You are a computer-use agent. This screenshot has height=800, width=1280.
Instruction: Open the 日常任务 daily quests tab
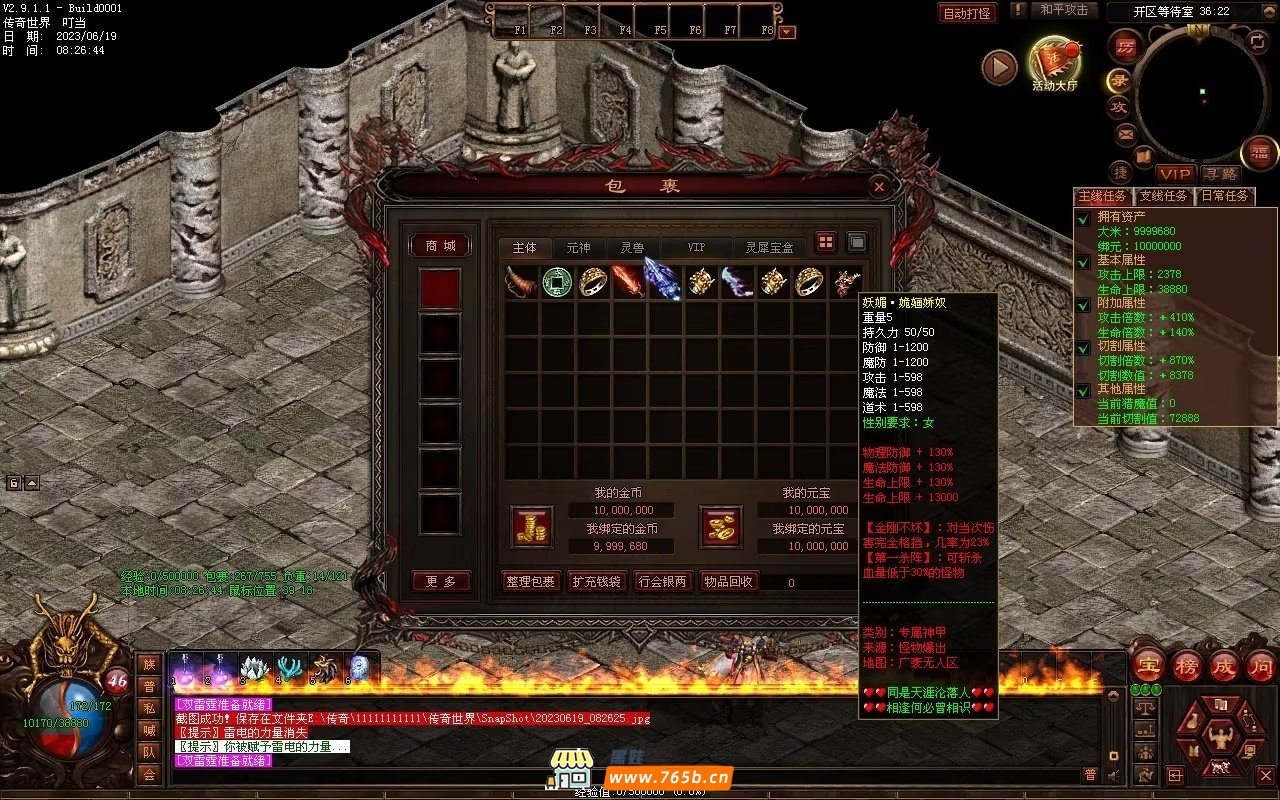click(1225, 196)
